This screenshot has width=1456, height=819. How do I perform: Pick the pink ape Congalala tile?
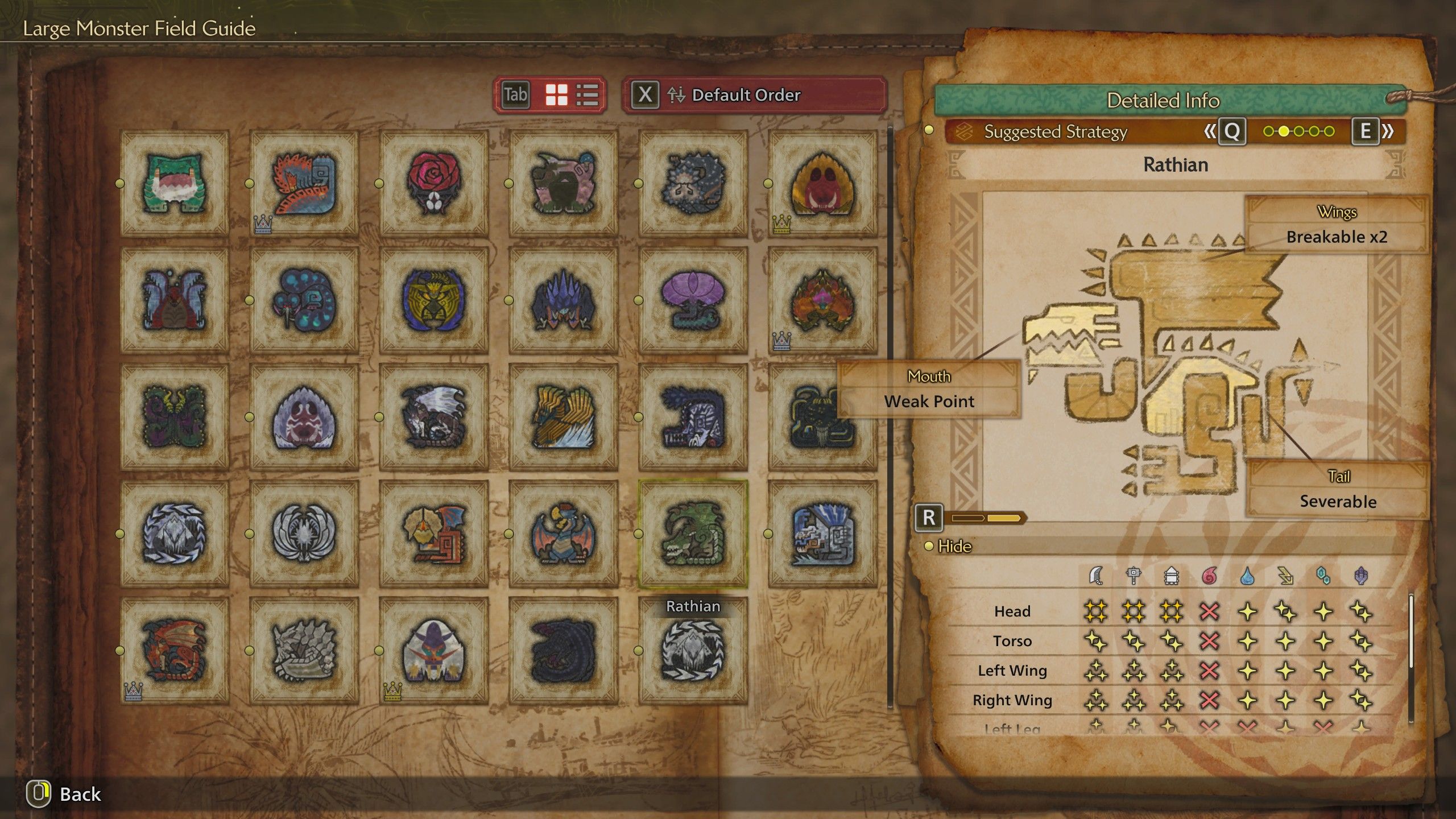click(x=563, y=183)
